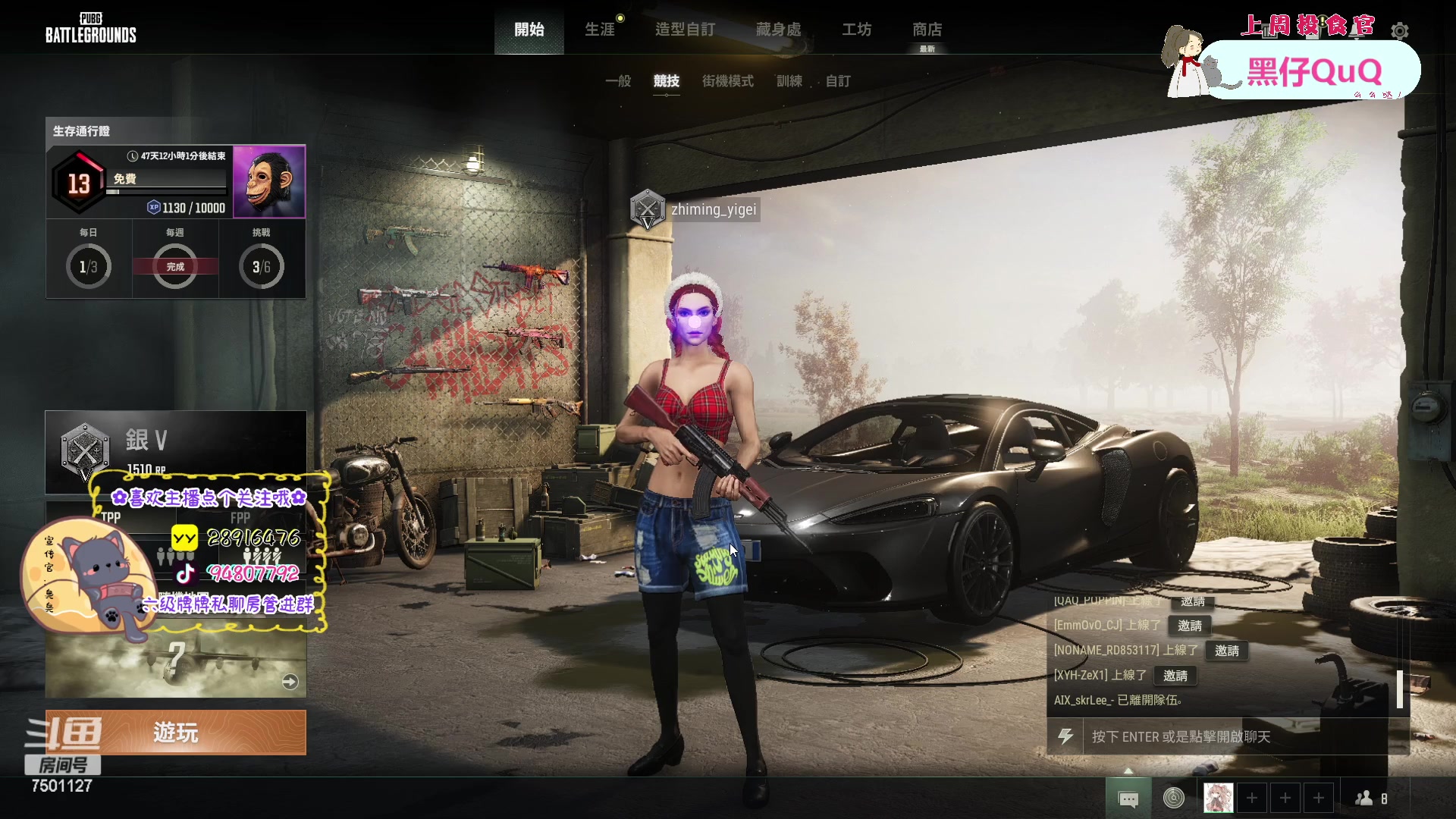Switch to 訓練 training mode

(789, 81)
